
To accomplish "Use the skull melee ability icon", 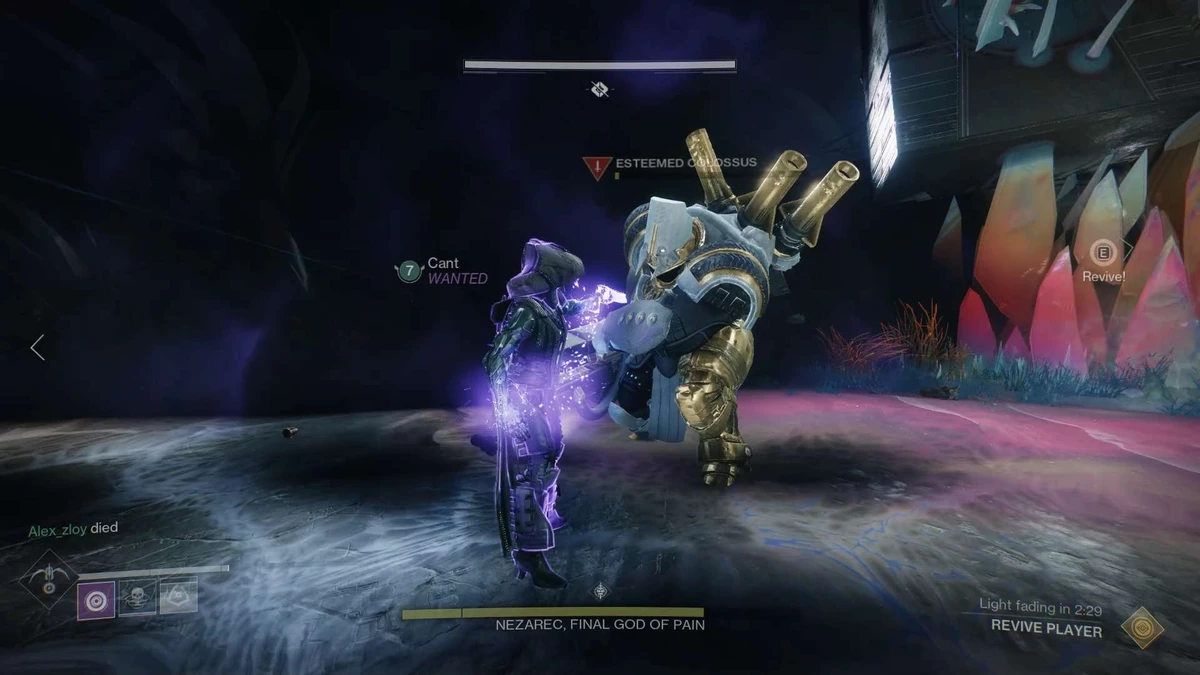I will pyautogui.click(x=137, y=597).
